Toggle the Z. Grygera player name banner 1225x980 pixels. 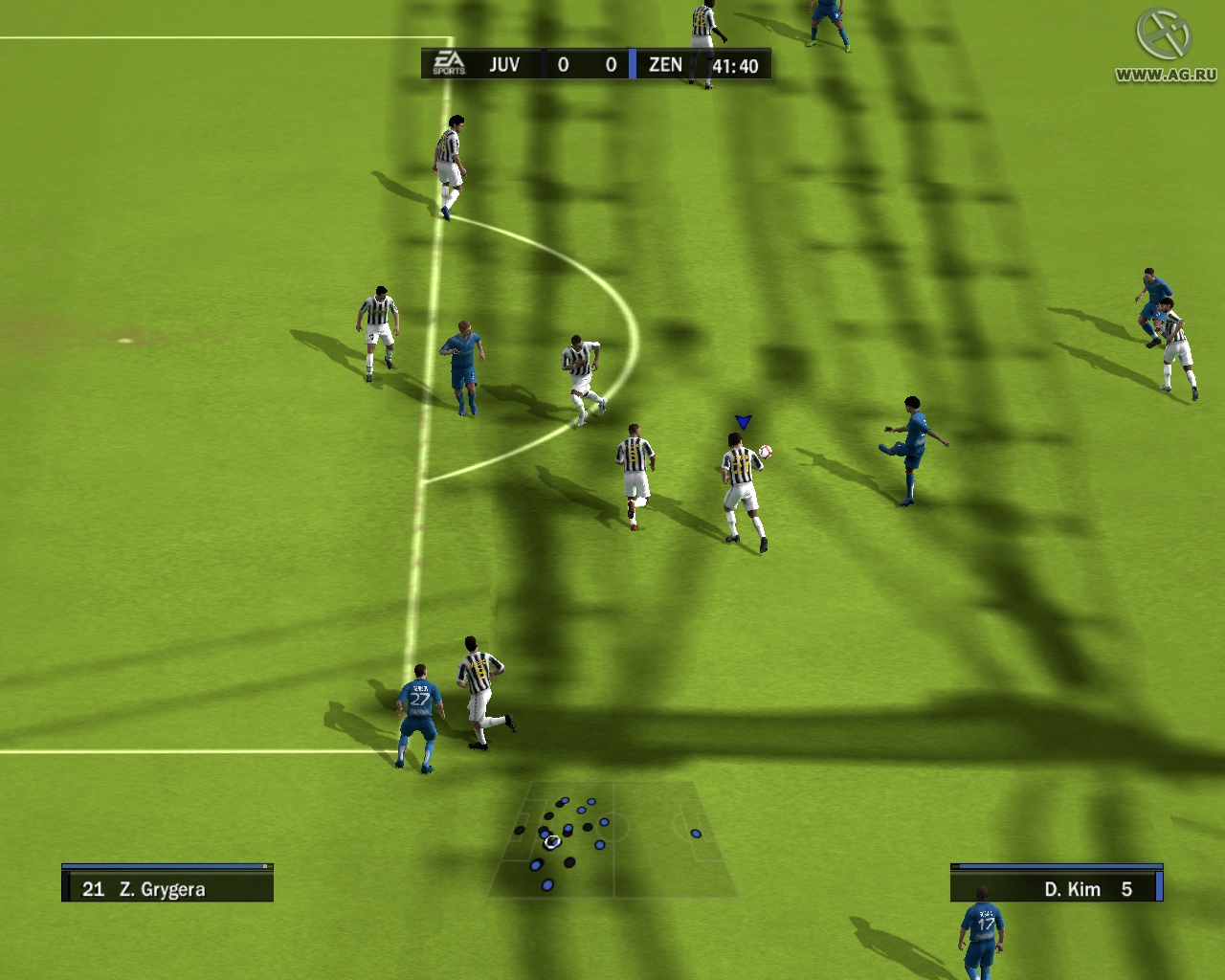pyautogui.click(x=167, y=888)
